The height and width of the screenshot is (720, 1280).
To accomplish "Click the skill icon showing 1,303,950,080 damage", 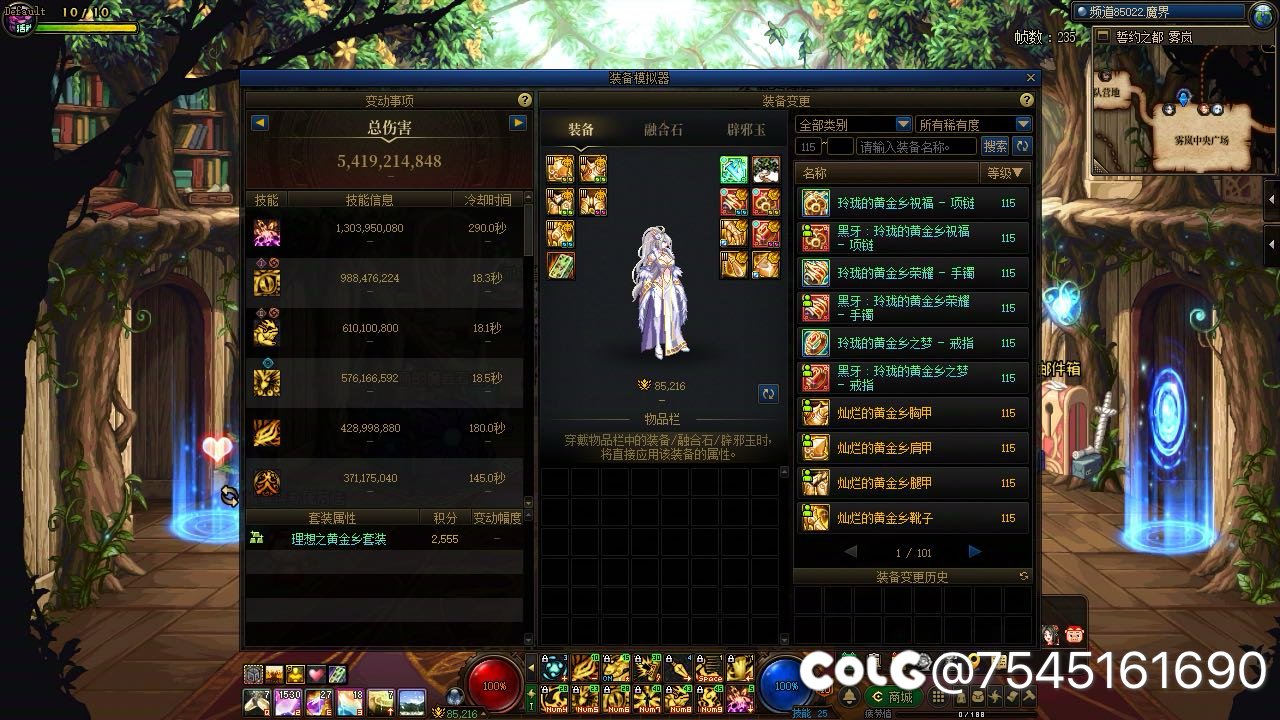I will click(265, 232).
